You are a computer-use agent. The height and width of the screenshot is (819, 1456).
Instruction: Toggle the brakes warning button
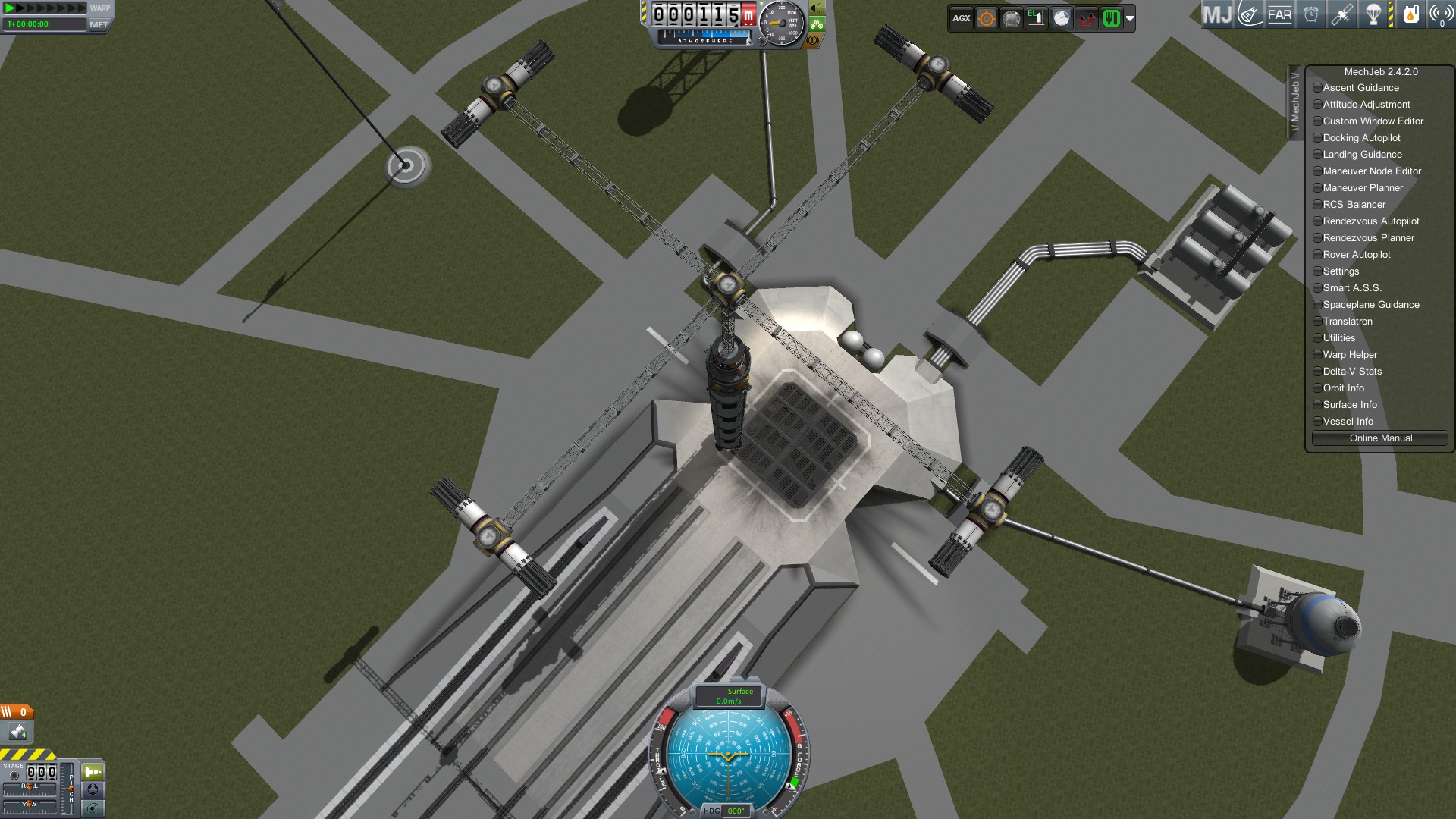[x=813, y=40]
